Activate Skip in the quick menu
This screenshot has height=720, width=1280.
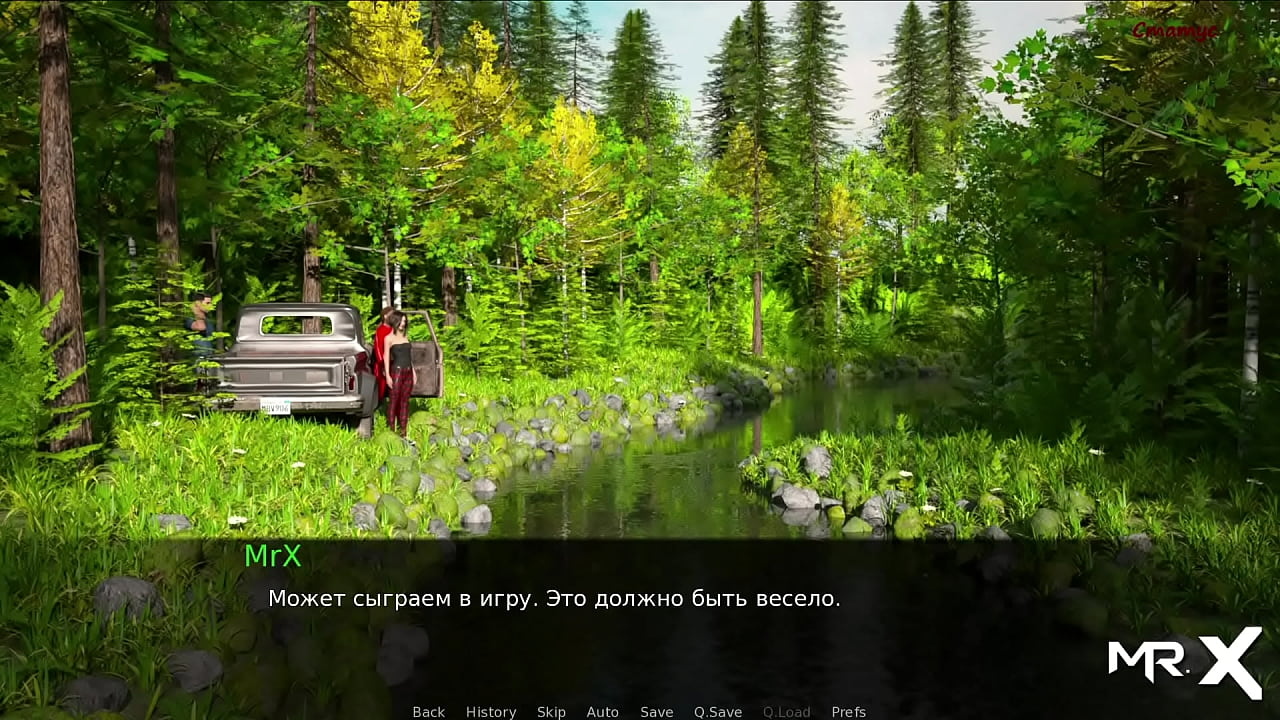[x=551, y=712]
